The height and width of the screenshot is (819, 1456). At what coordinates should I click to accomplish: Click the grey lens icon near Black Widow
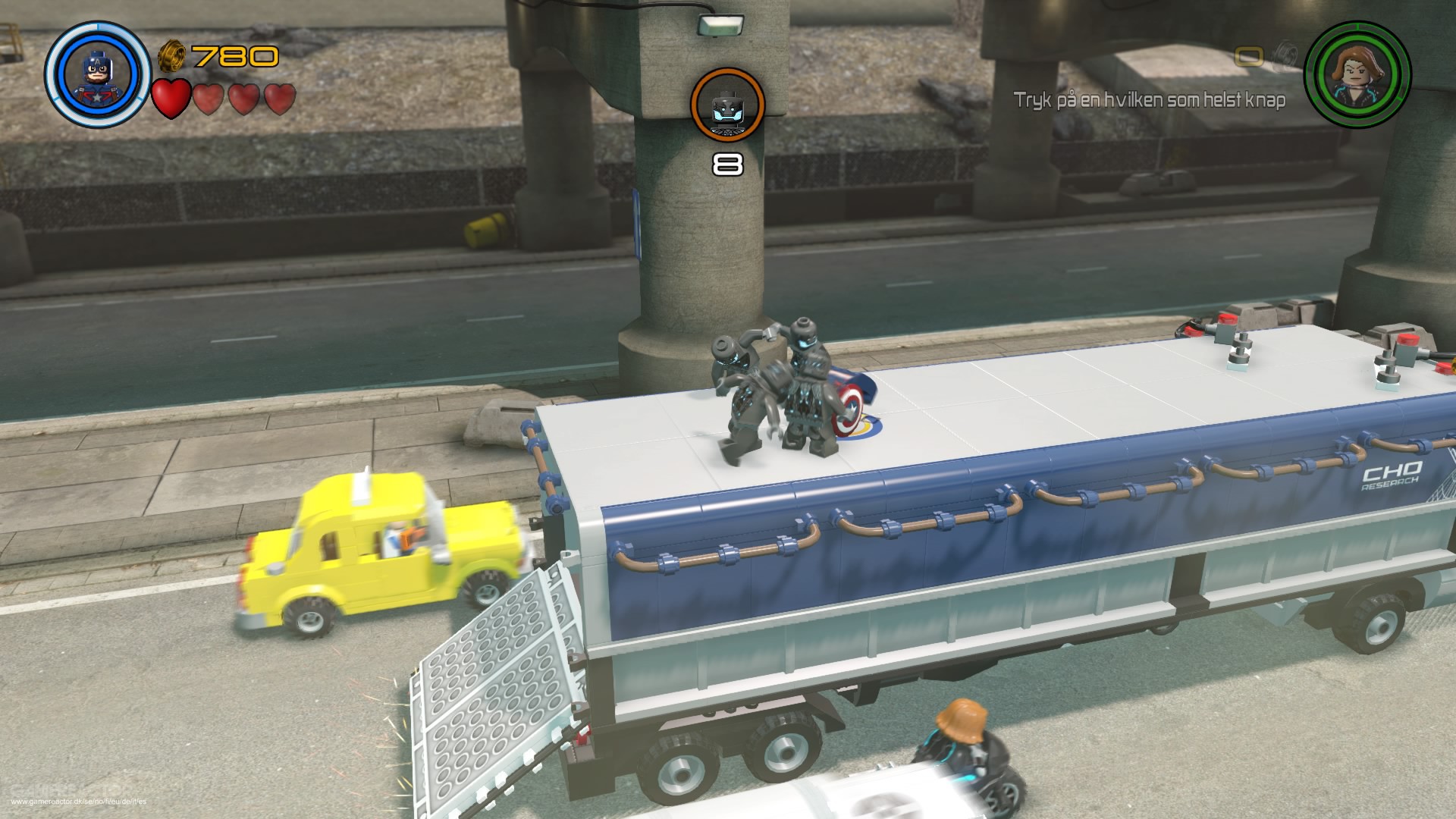[x=1285, y=55]
